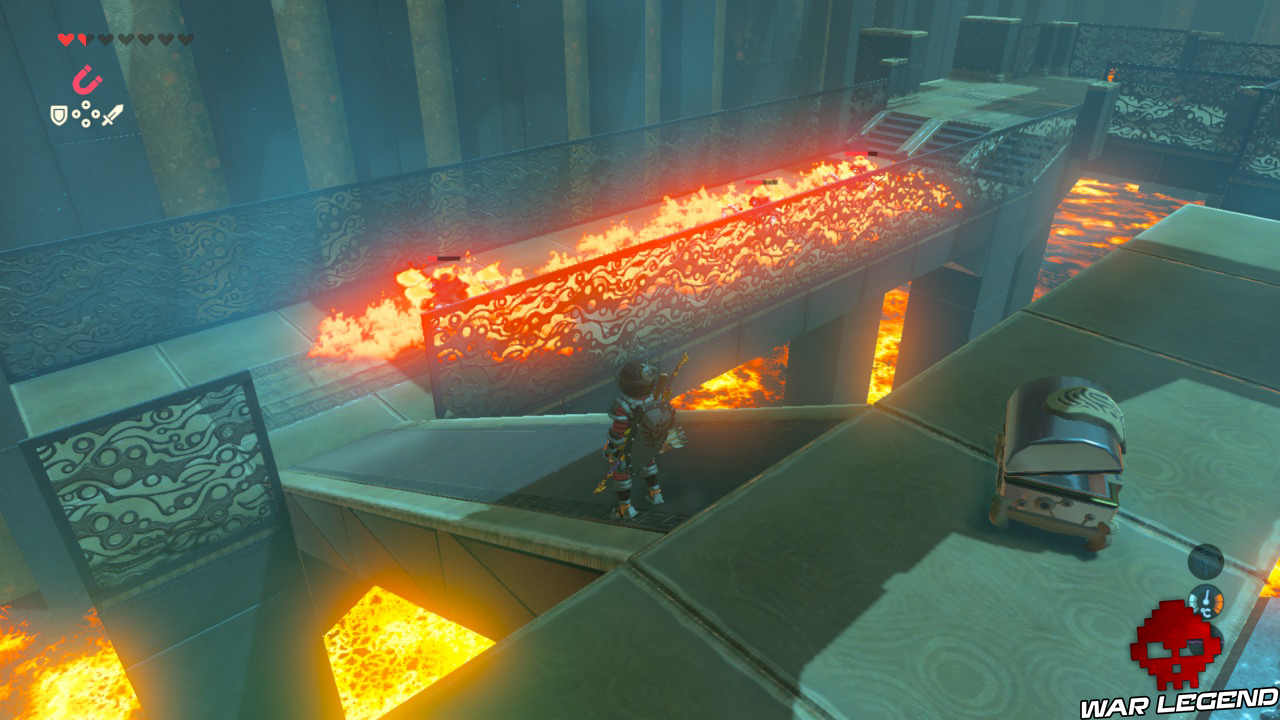This screenshot has width=1280, height=720.
Task: Select the Sheikah sensor icon above the gauges
Action: pos(1205,563)
